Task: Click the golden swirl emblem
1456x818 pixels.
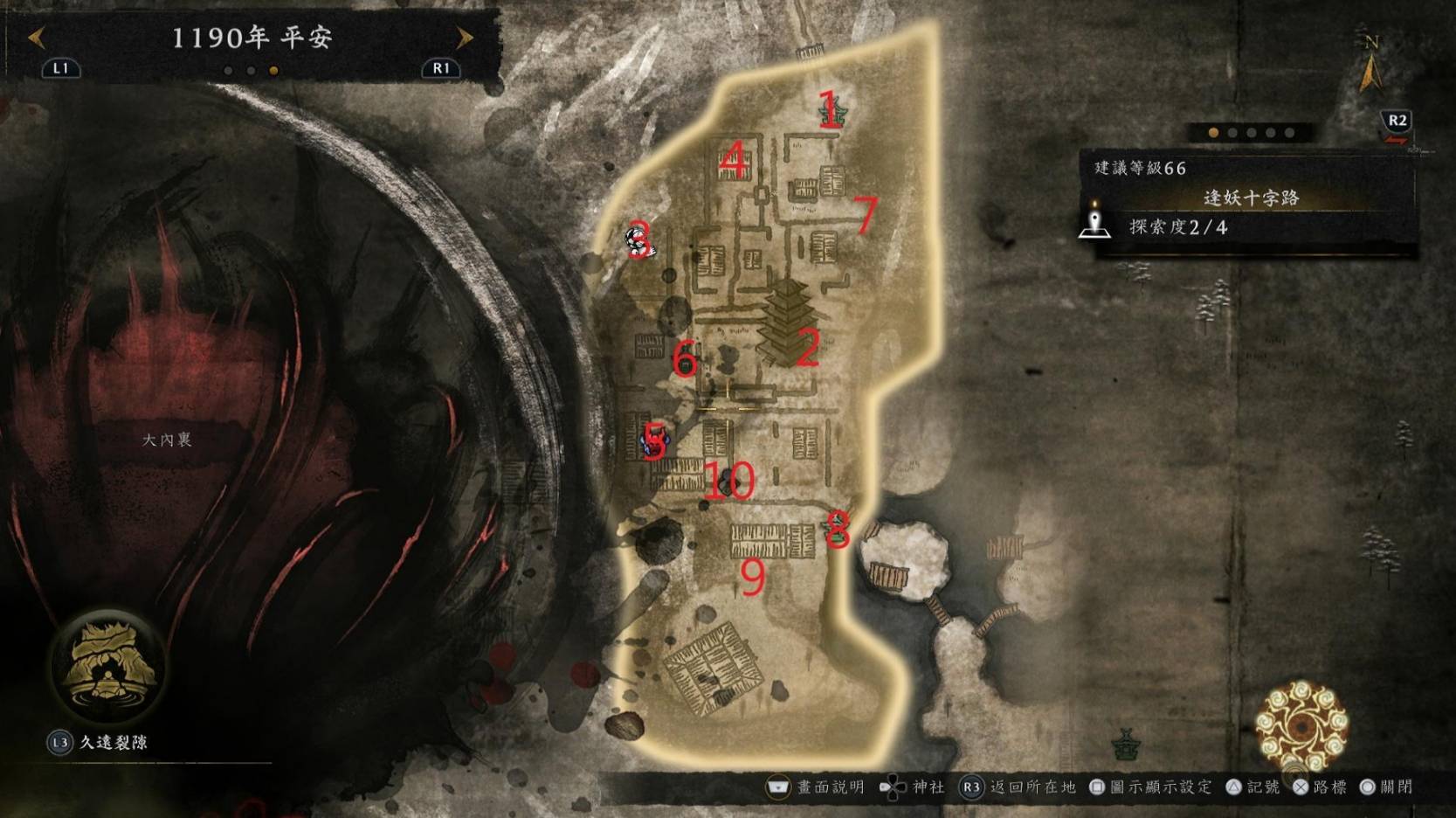Action: coord(1301,726)
